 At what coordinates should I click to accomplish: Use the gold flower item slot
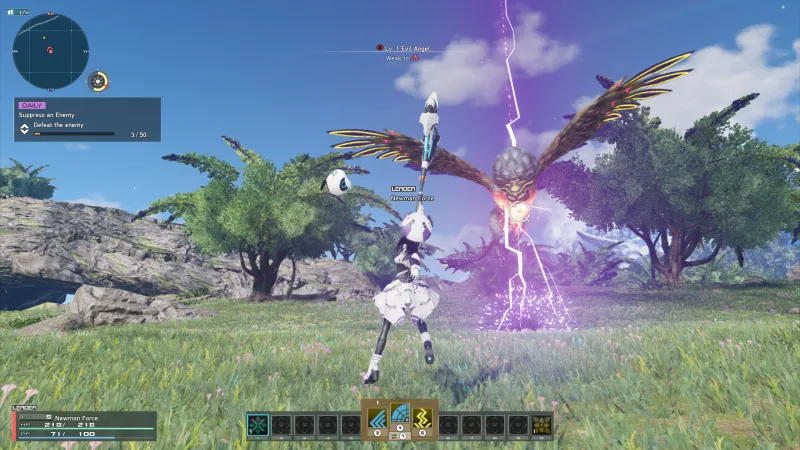click(x=542, y=425)
